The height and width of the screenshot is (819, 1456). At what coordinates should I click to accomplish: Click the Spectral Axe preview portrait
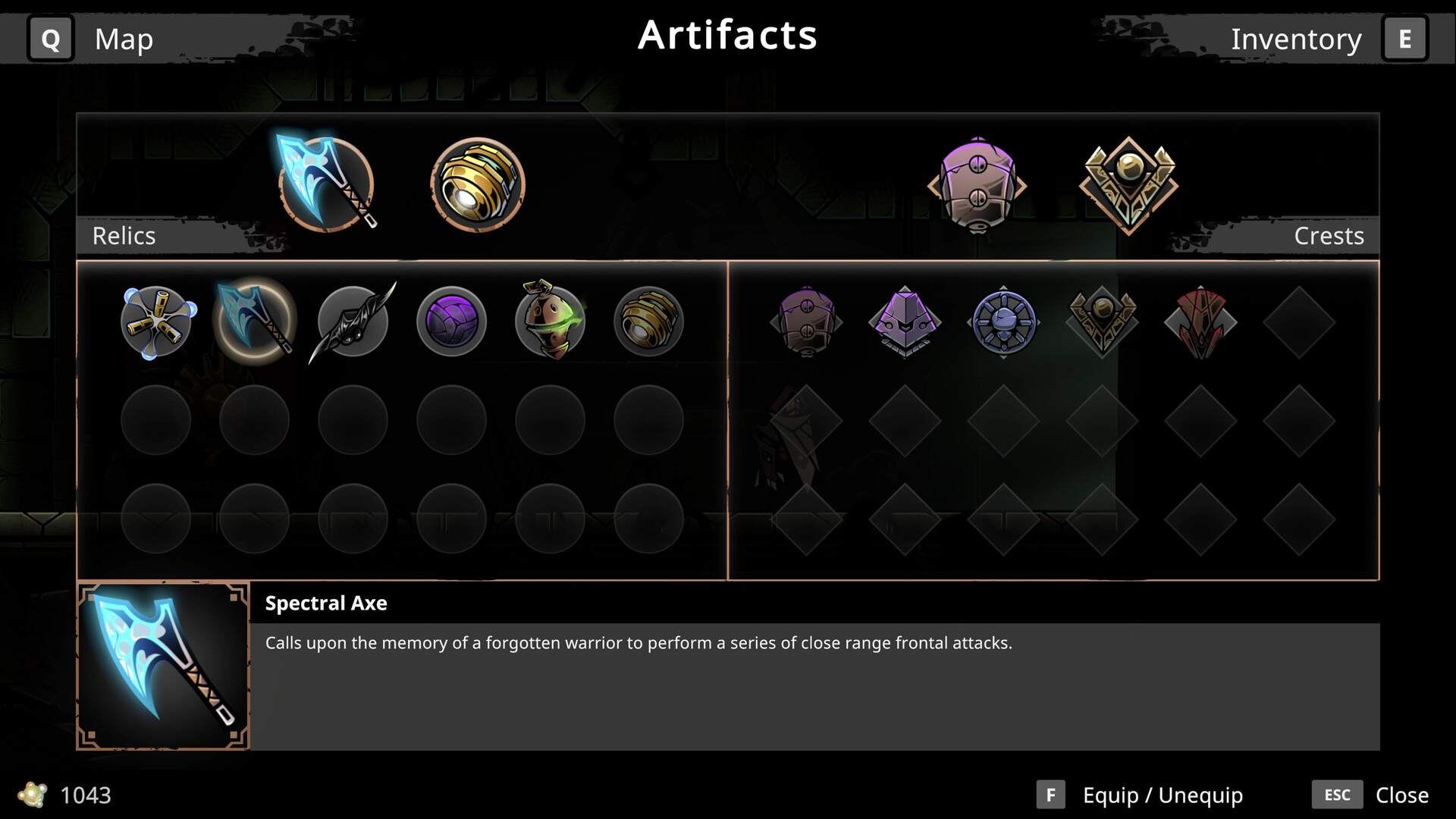coord(162,665)
